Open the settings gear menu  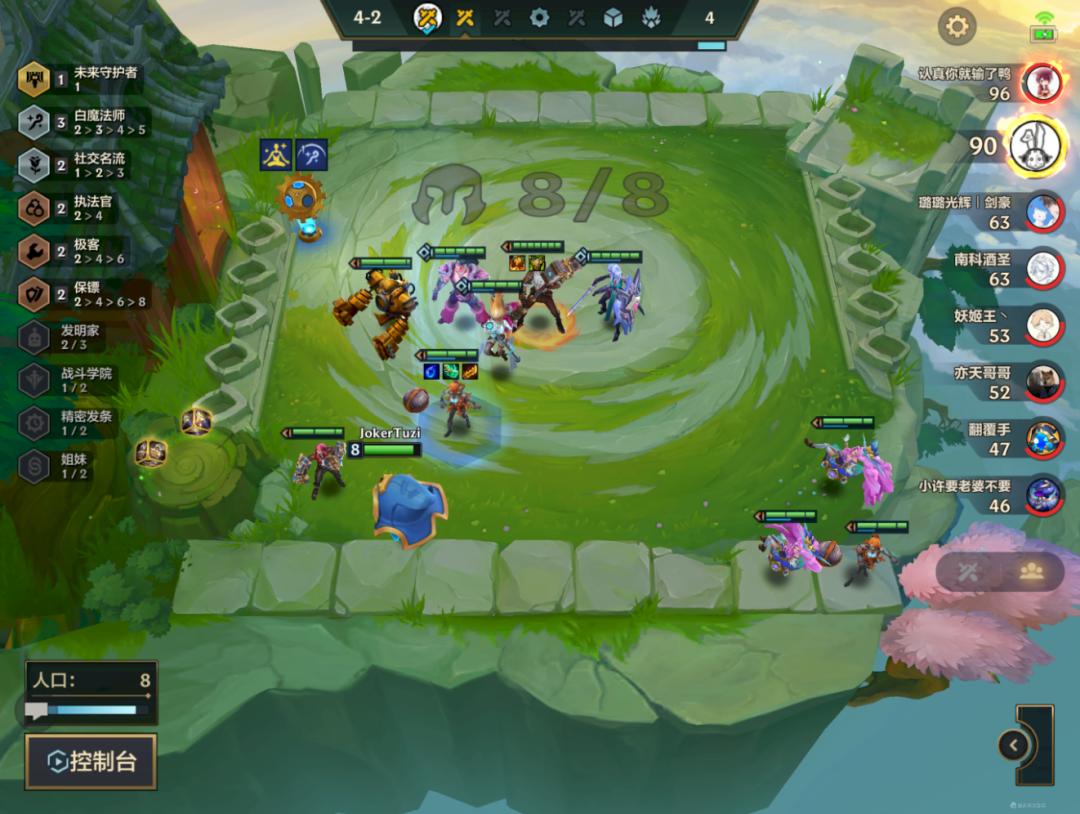pos(957,26)
